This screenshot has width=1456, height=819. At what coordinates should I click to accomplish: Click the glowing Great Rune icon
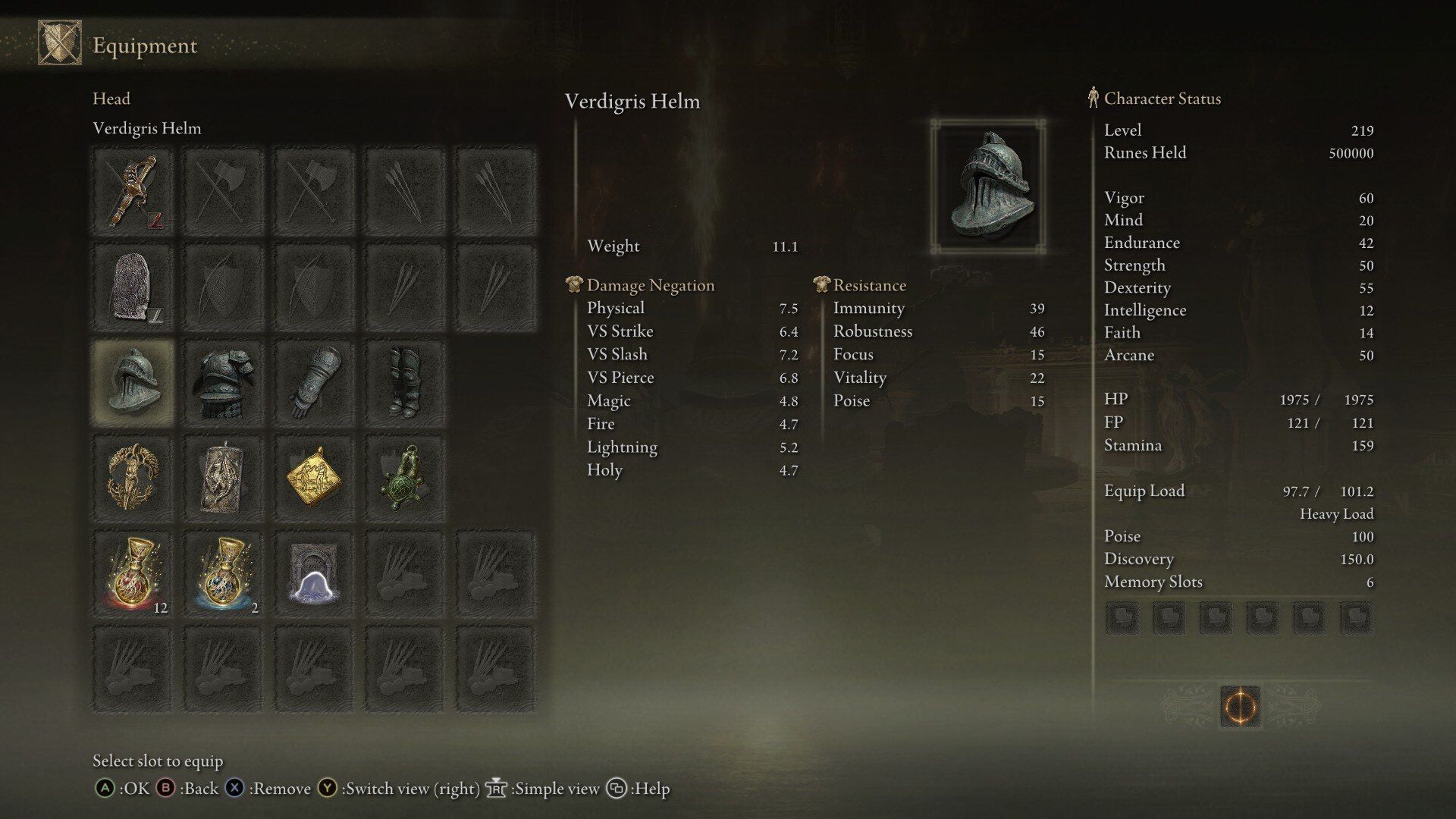pyautogui.click(x=1240, y=707)
